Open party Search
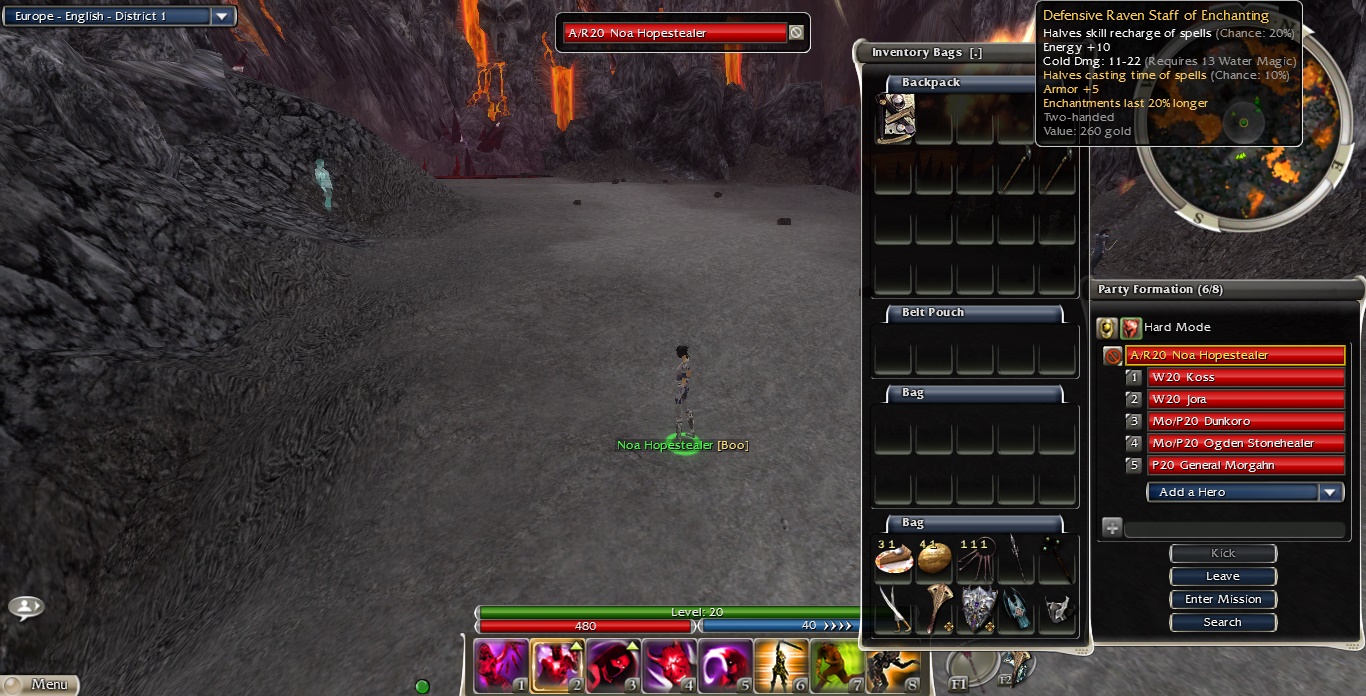This screenshot has height=696, width=1366. click(1223, 622)
